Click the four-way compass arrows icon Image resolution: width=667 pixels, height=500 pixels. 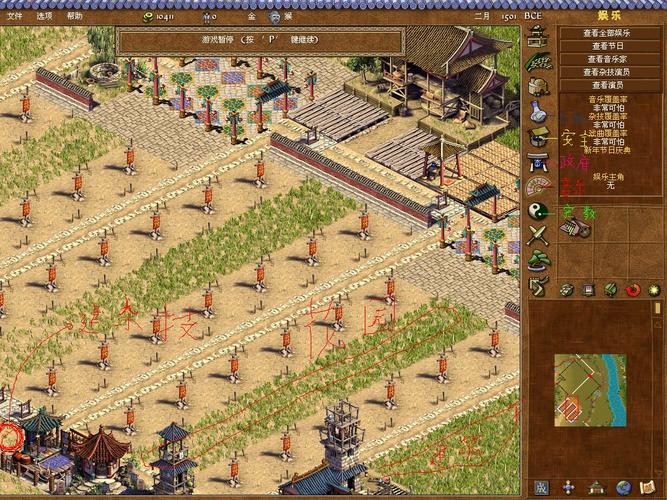pyautogui.click(x=568, y=487)
